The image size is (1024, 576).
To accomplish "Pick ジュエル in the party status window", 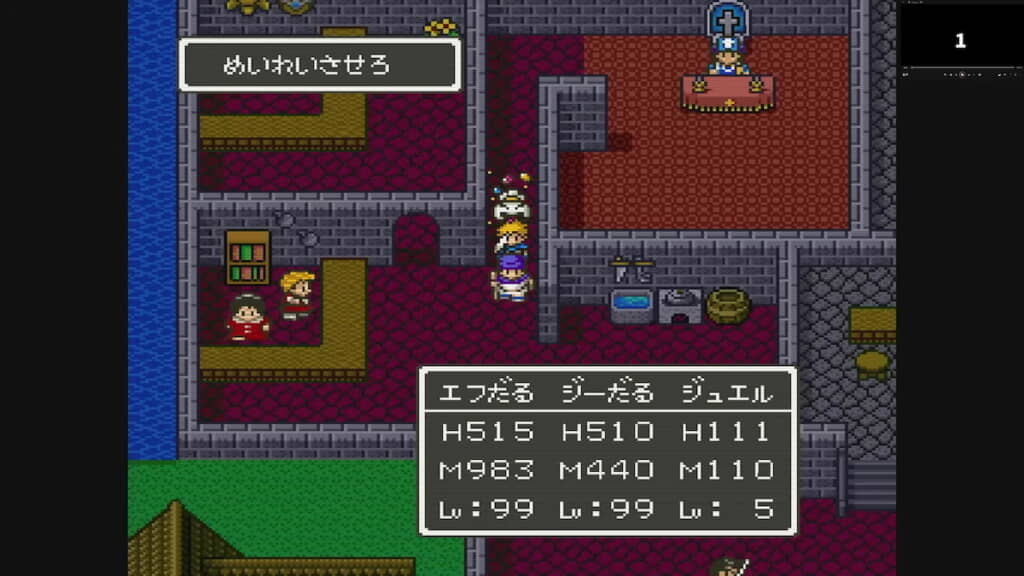I will 727,394.
